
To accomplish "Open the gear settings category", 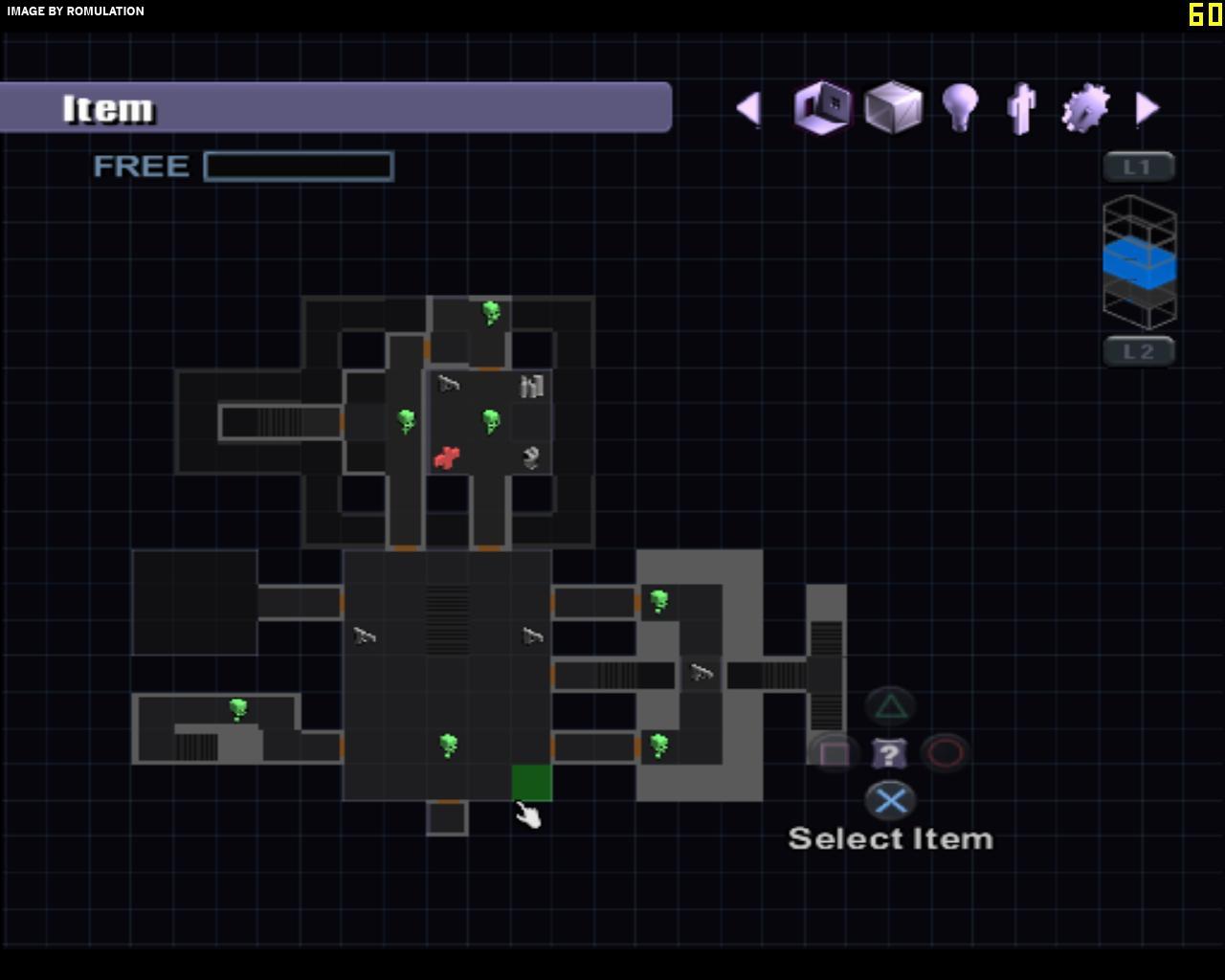I will click(1085, 107).
